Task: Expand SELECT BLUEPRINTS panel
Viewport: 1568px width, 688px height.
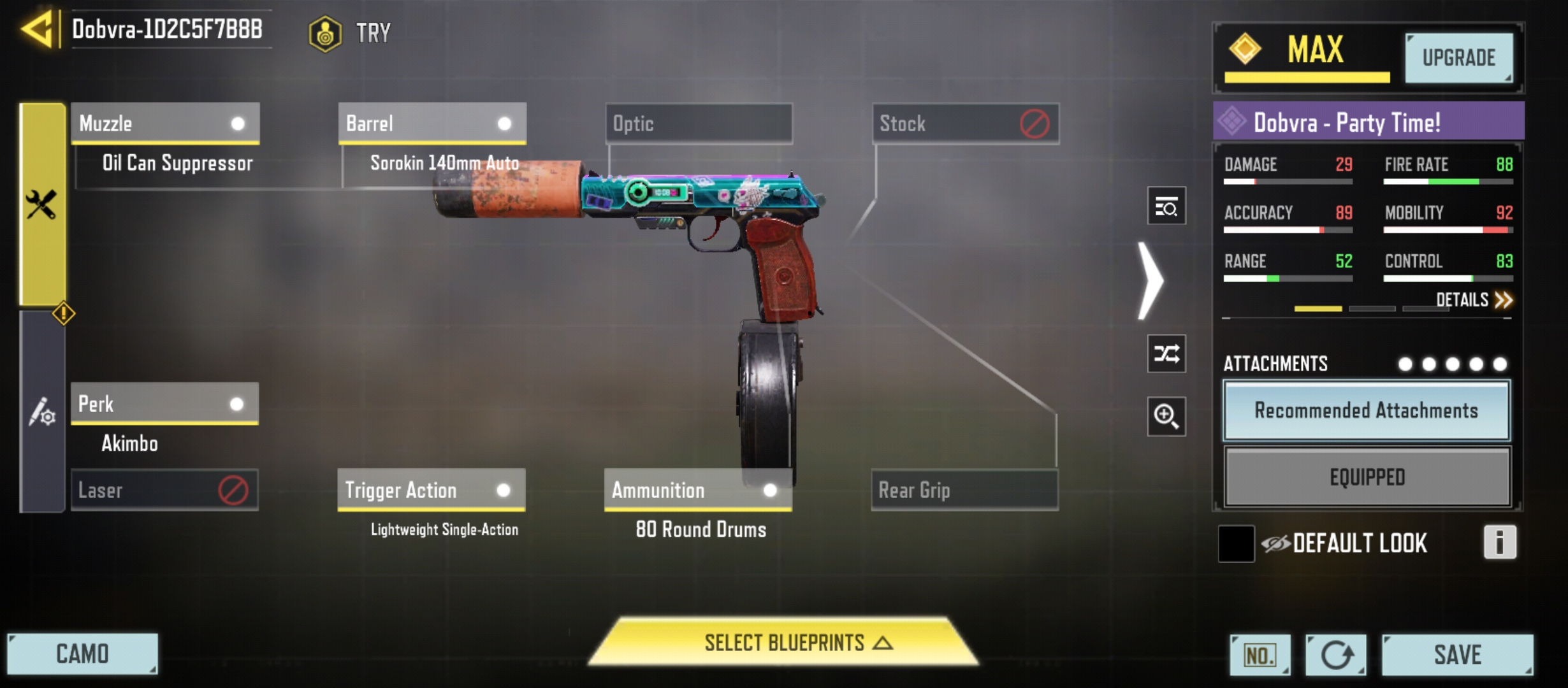Action: tap(784, 643)
